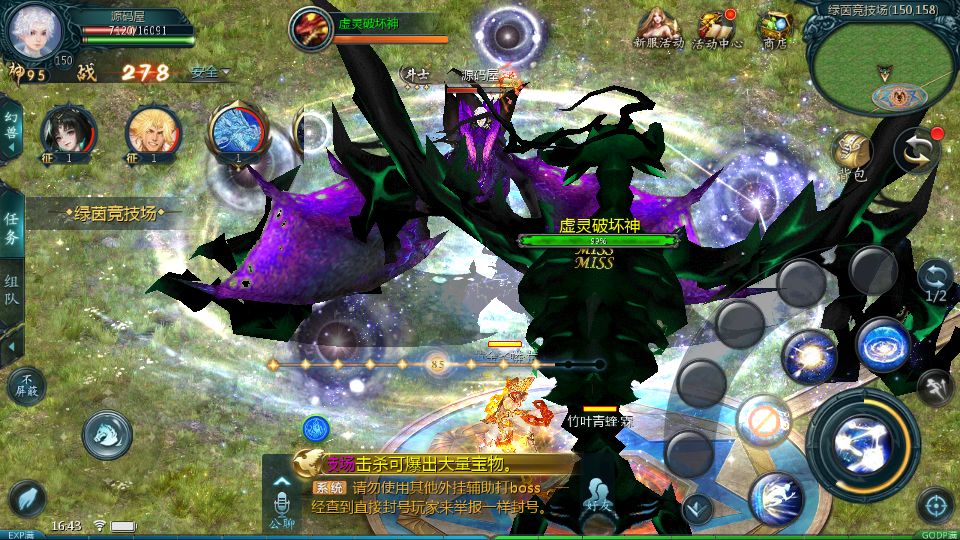Screen dimensions: 960x540
Task: Open the 商店 shop
Action: click(x=774, y=29)
